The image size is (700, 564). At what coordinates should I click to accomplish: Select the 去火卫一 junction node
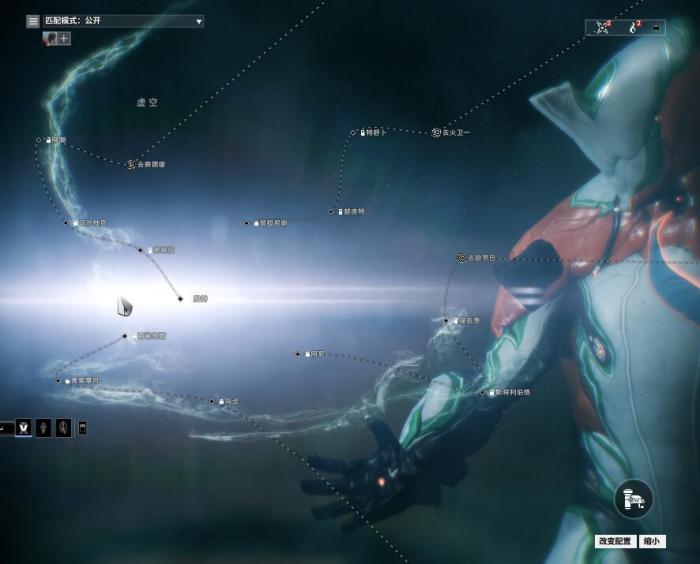point(436,132)
